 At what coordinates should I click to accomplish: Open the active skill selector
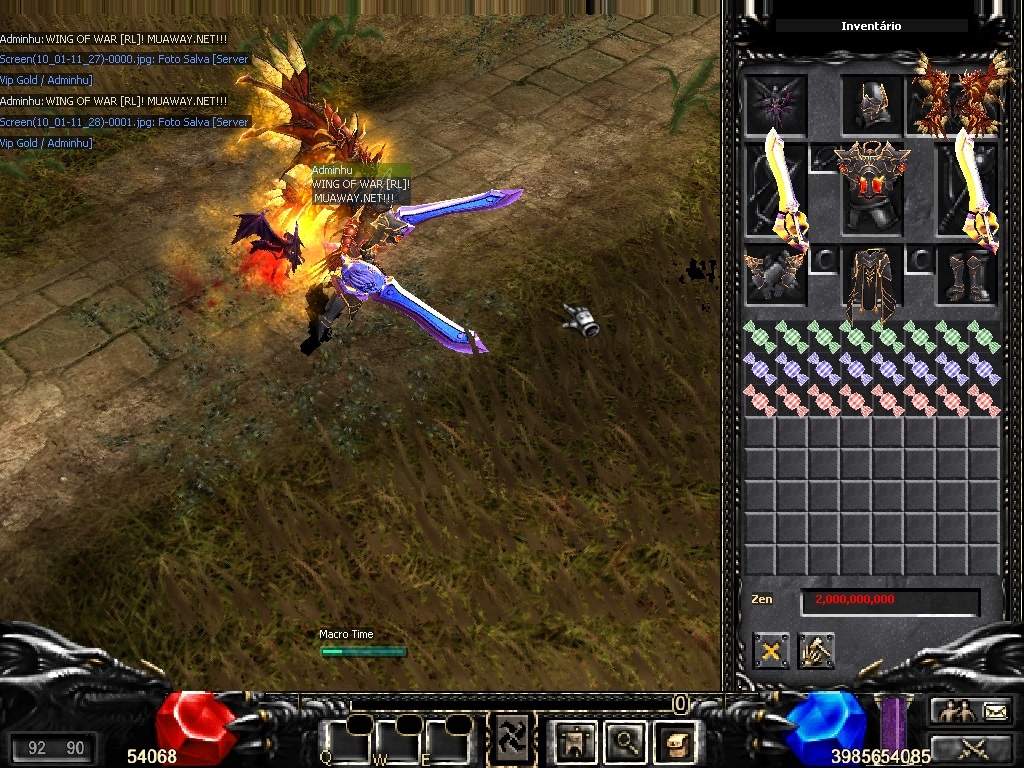(512, 740)
